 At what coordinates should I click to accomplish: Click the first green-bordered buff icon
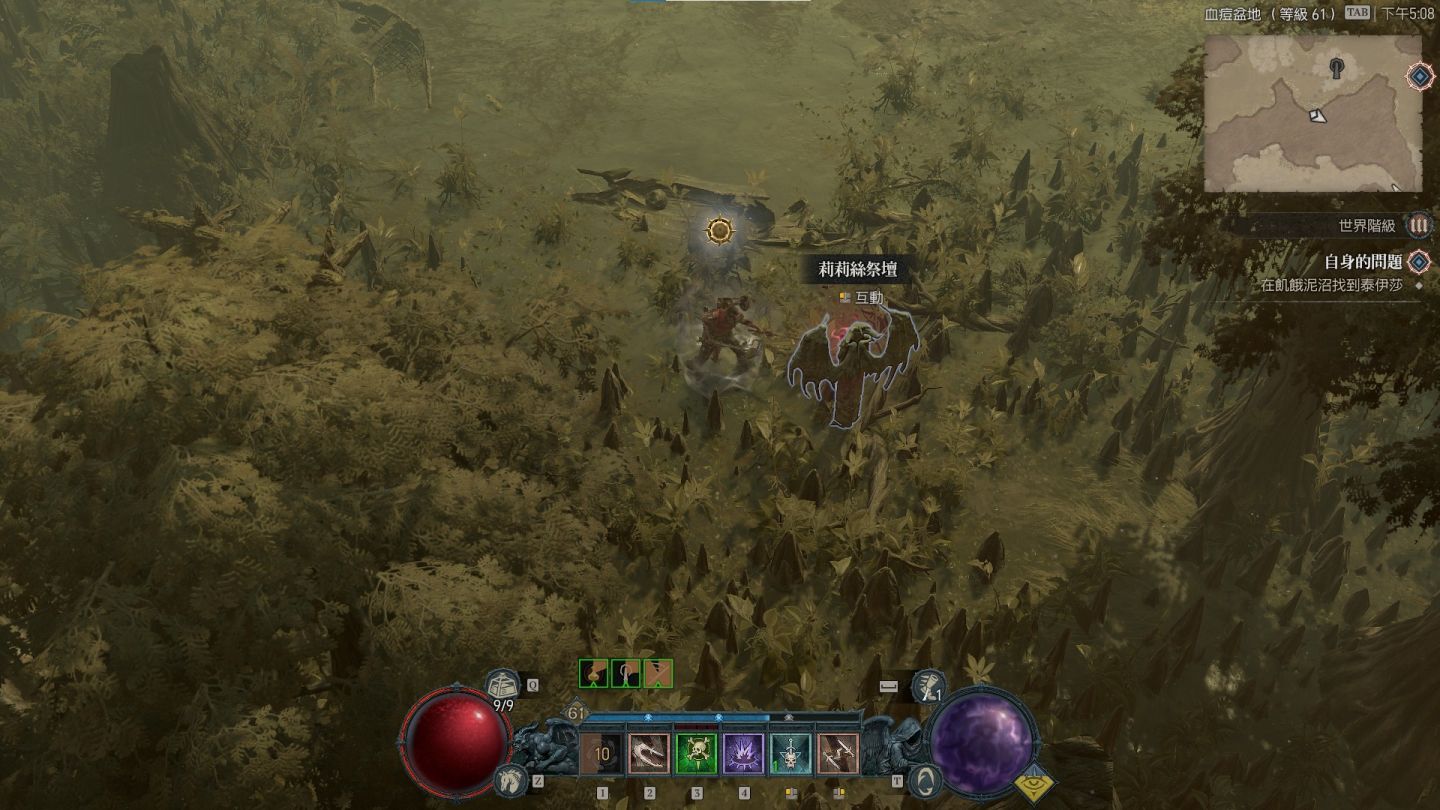point(594,674)
